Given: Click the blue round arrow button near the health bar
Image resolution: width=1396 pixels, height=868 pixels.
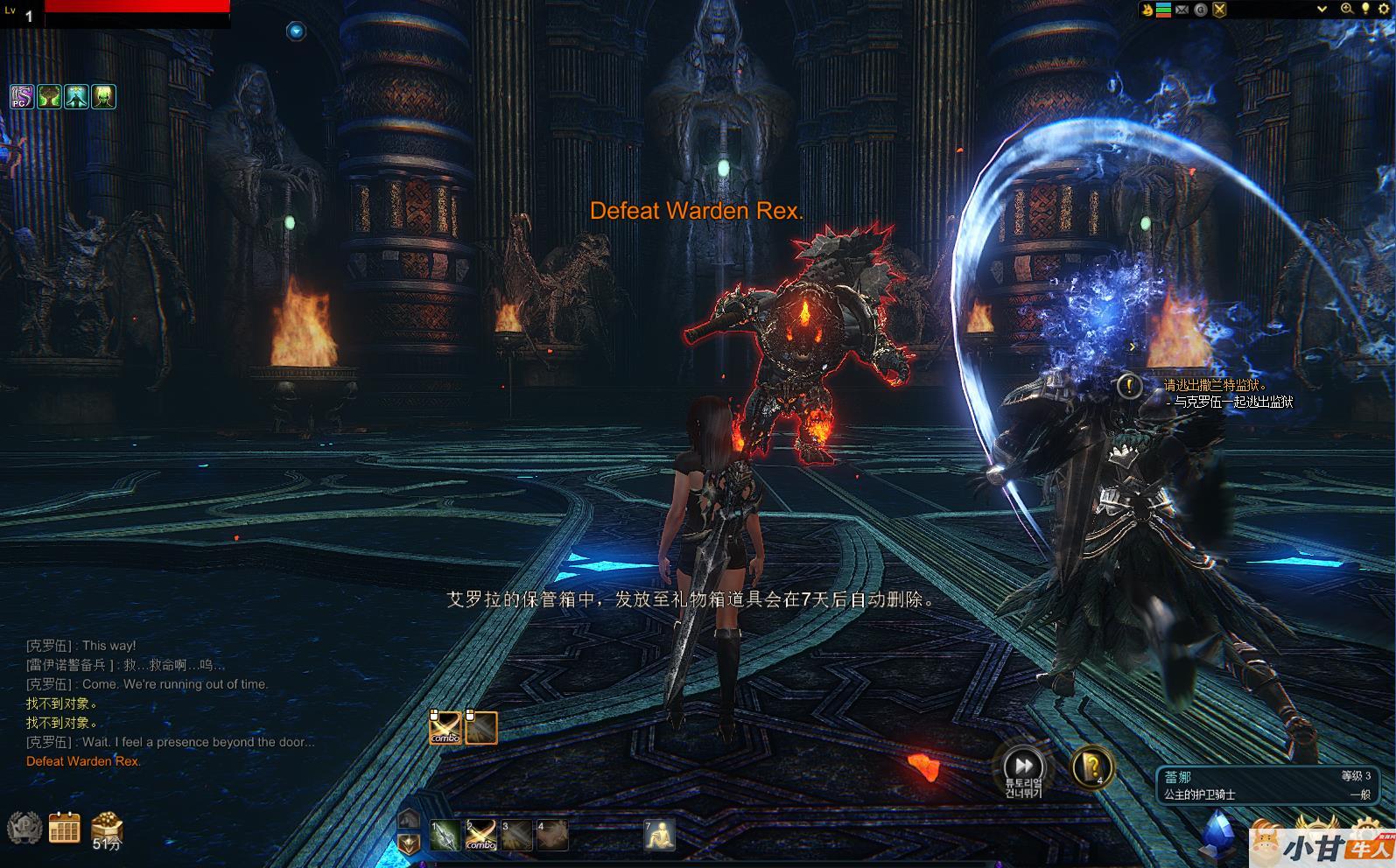Looking at the screenshot, I should (296, 31).
